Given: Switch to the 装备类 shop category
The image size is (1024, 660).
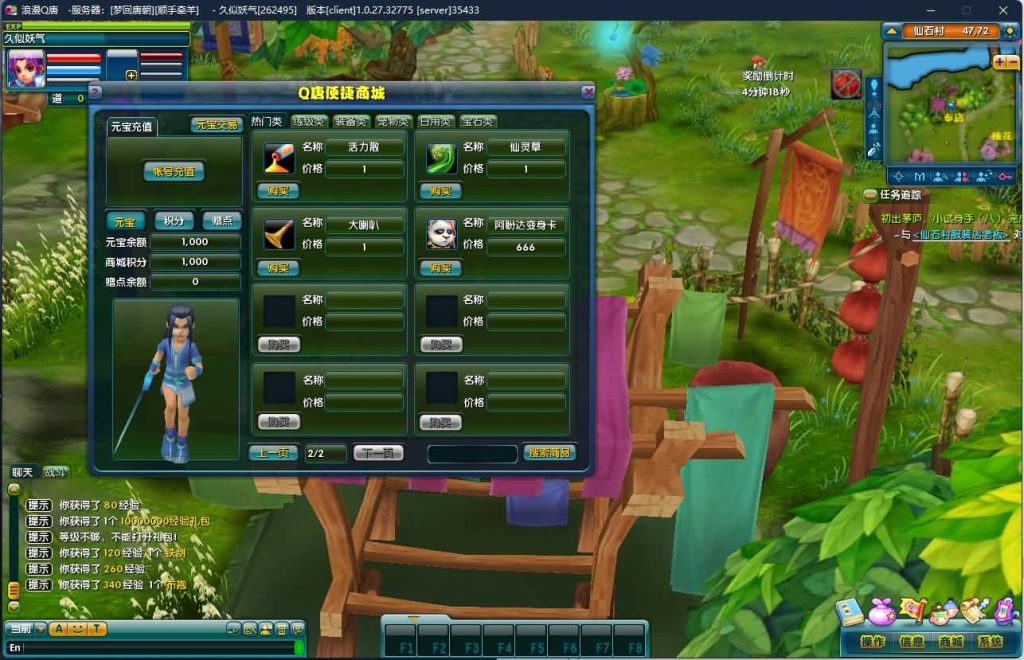Looking at the screenshot, I should 352,122.
